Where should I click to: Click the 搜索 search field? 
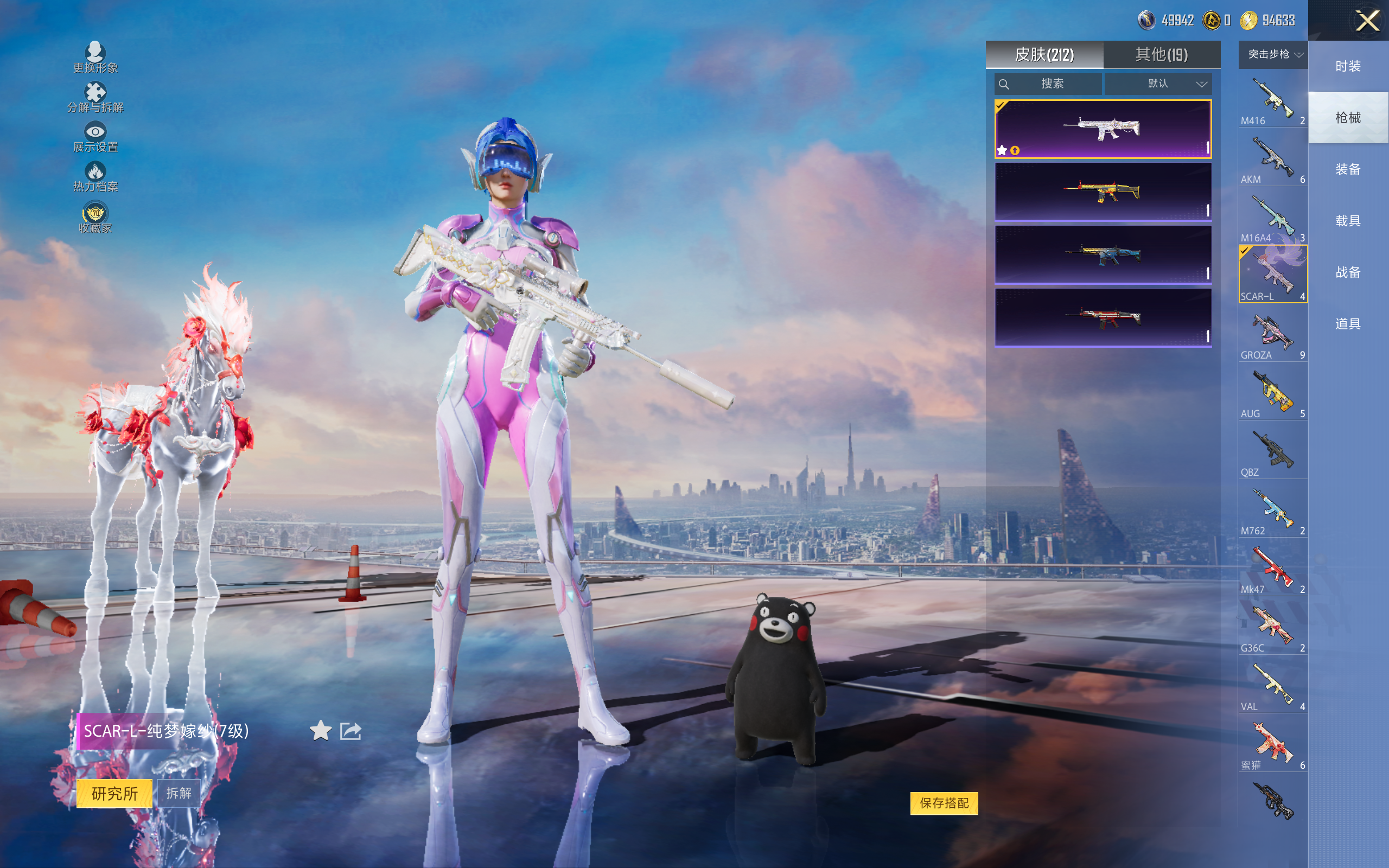pos(1048,84)
